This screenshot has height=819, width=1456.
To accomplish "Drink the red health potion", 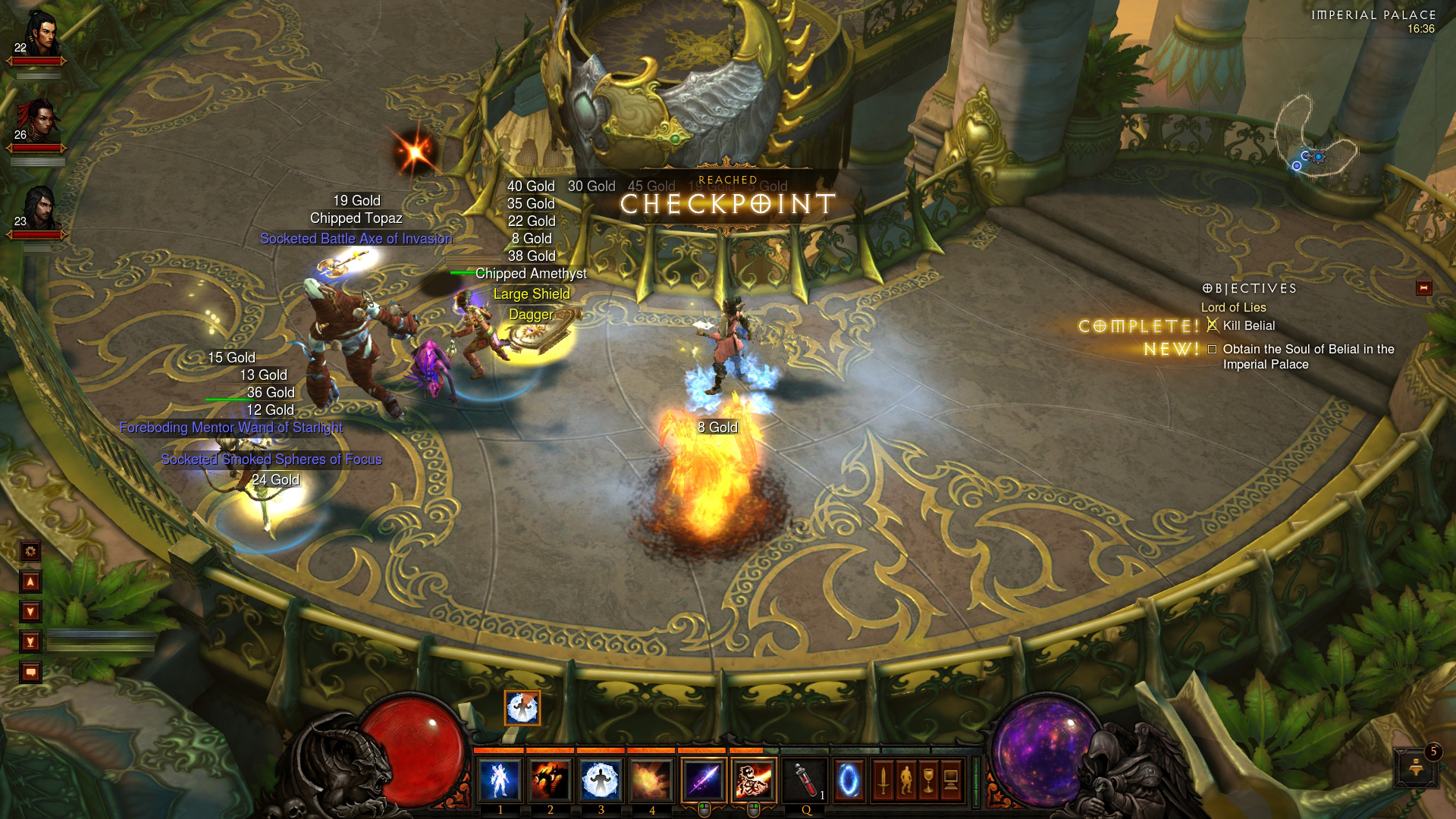I will coord(805,780).
